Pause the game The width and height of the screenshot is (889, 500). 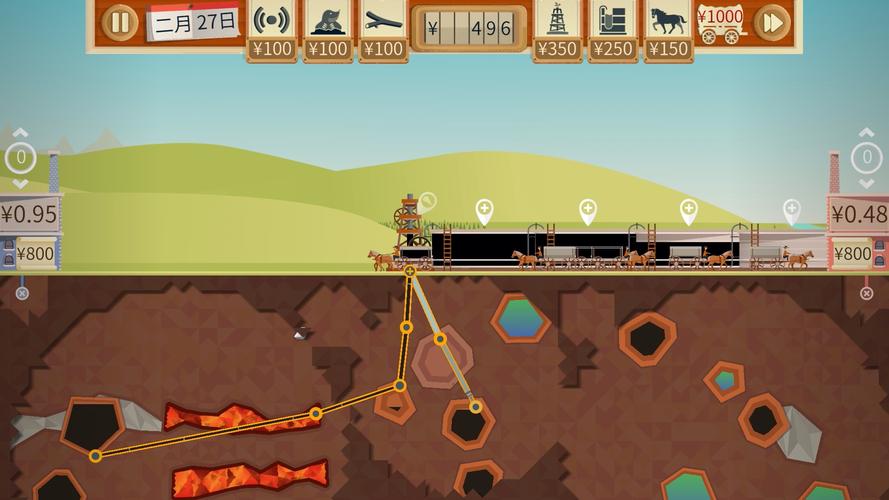(x=120, y=22)
